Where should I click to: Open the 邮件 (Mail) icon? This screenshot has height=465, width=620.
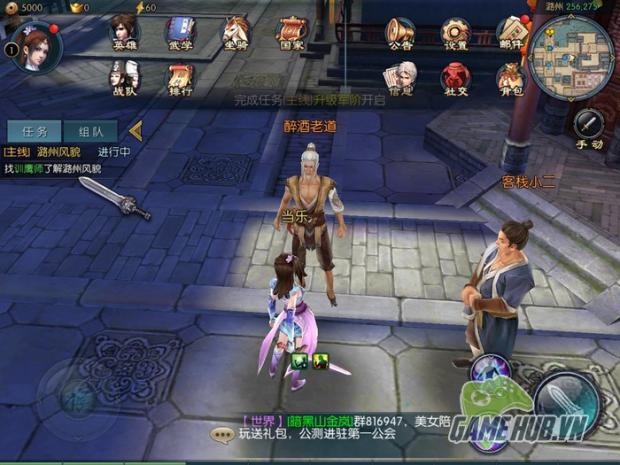click(x=512, y=30)
